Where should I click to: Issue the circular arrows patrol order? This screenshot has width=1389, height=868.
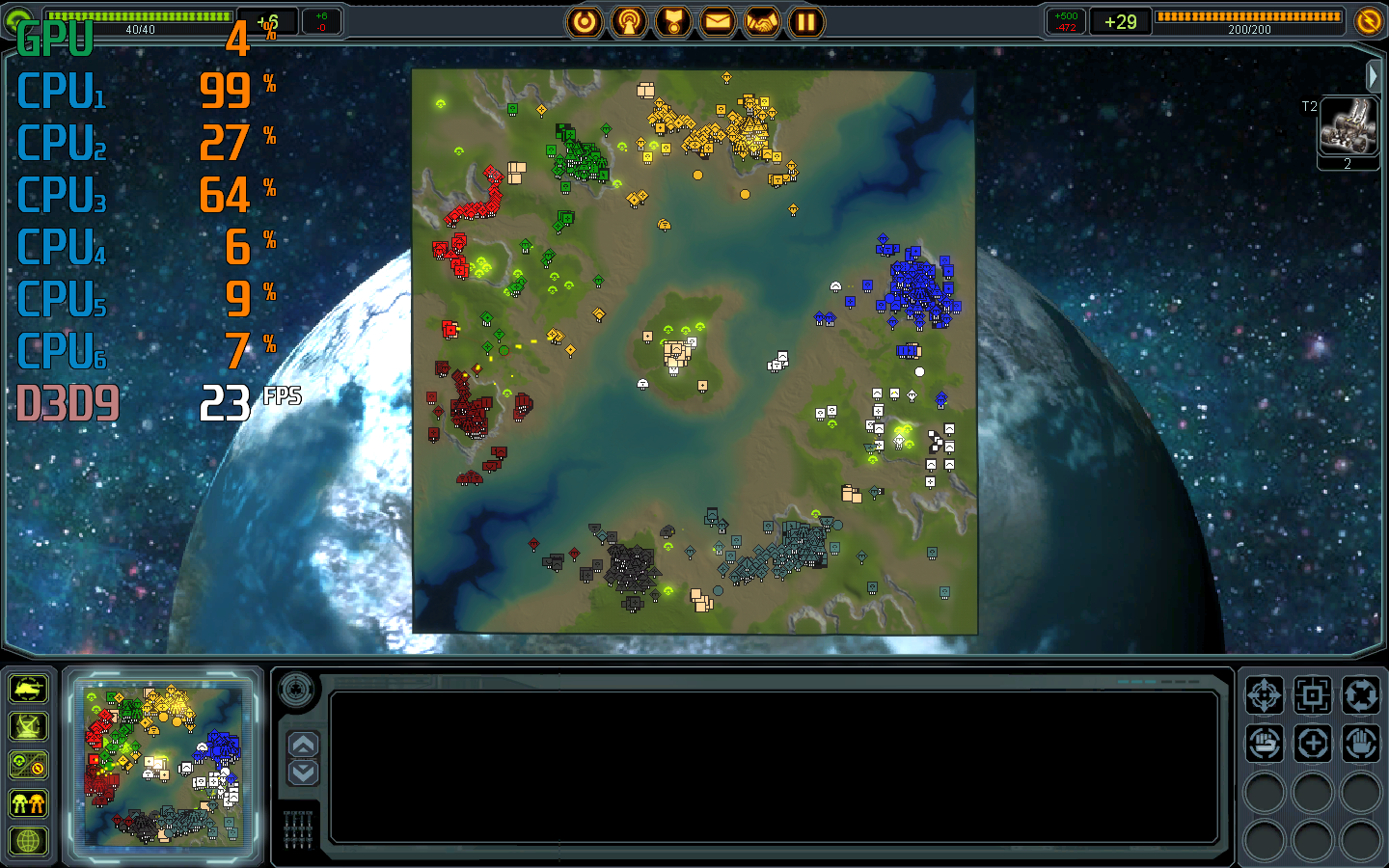[1360, 694]
